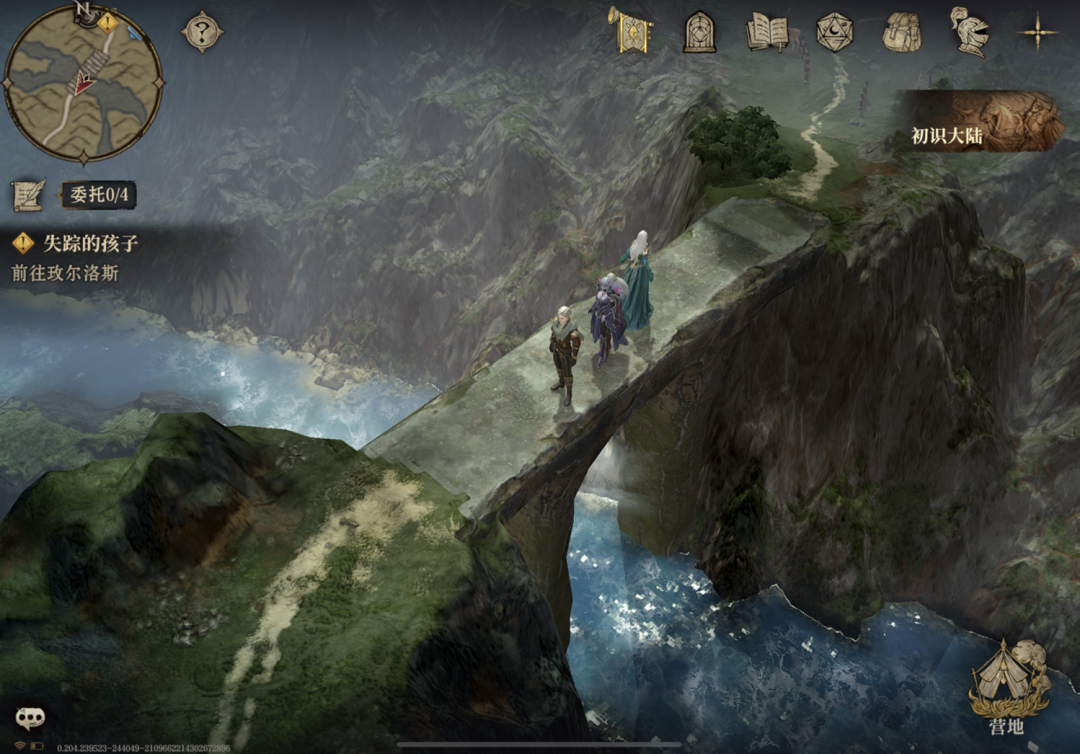Open the backpack inventory
1080x754 pixels.
click(901, 32)
